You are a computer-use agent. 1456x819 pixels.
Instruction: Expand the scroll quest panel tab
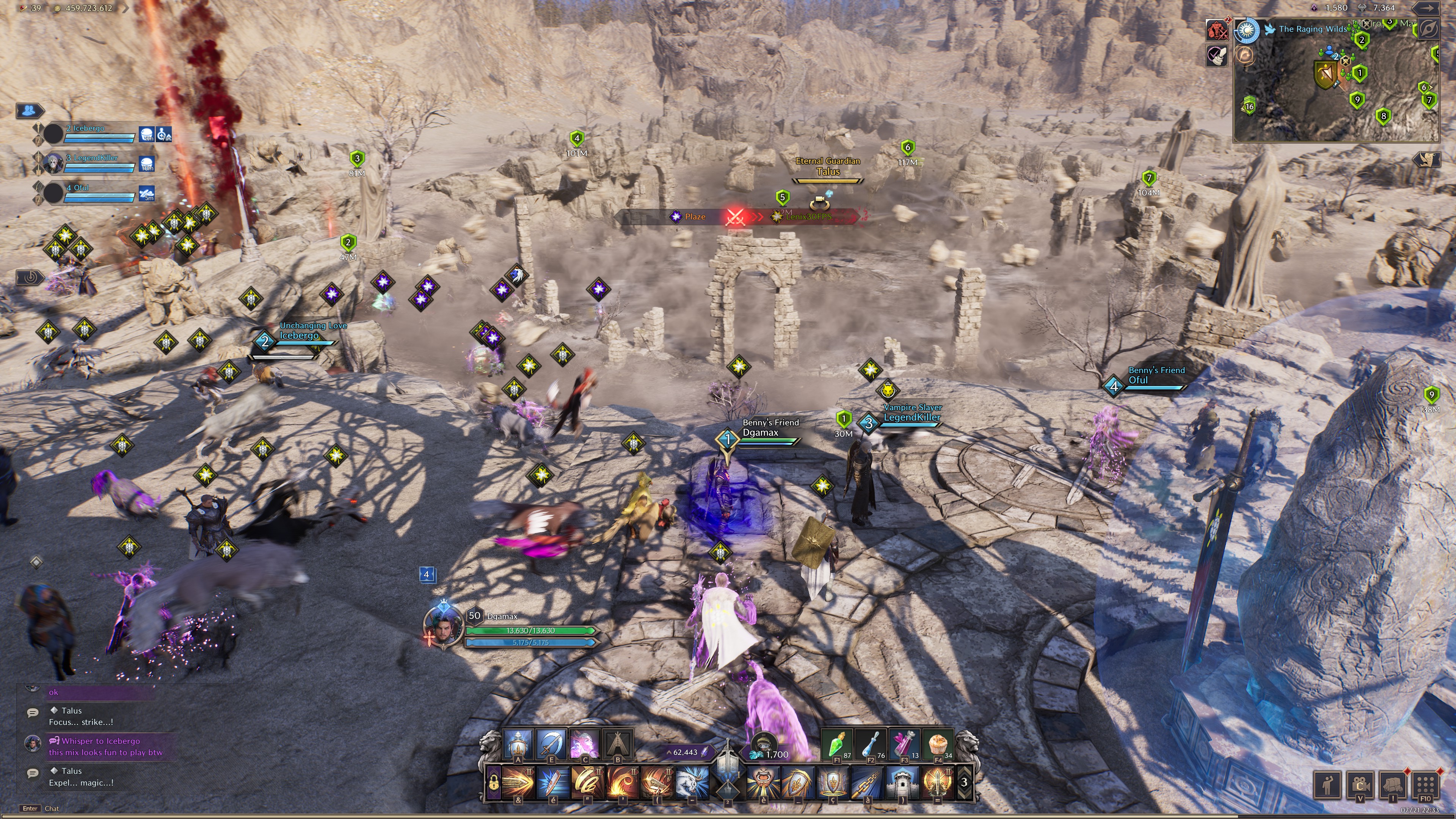point(1426,159)
